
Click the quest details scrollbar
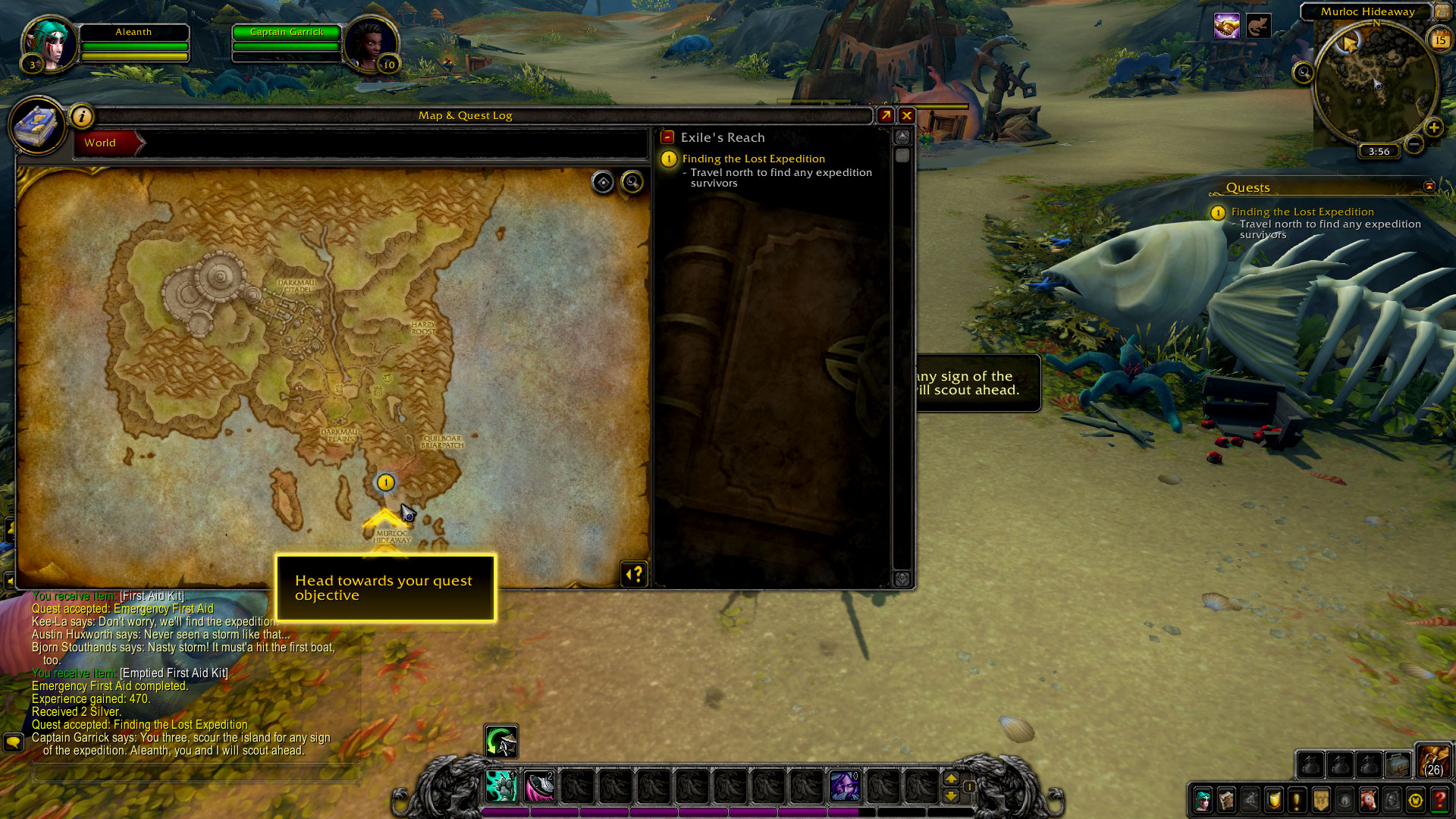902,155
